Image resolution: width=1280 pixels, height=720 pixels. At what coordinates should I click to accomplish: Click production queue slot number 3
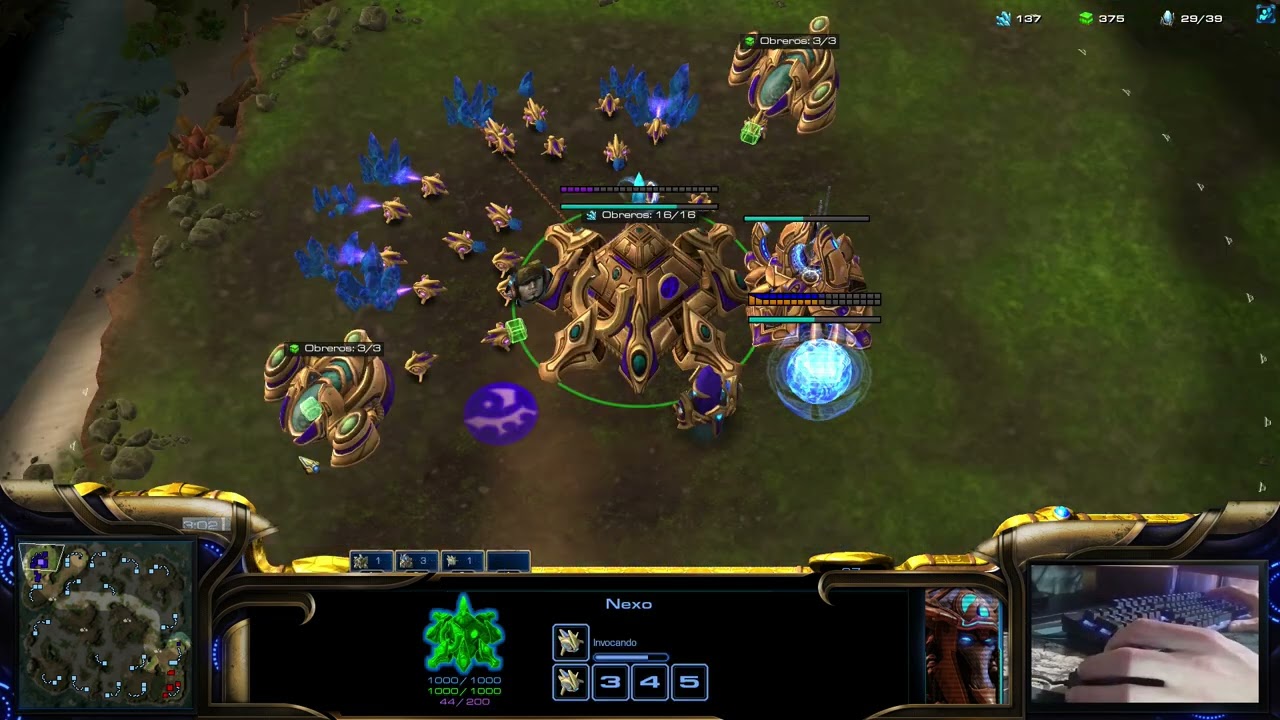pyautogui.click(x=610, y=682)
